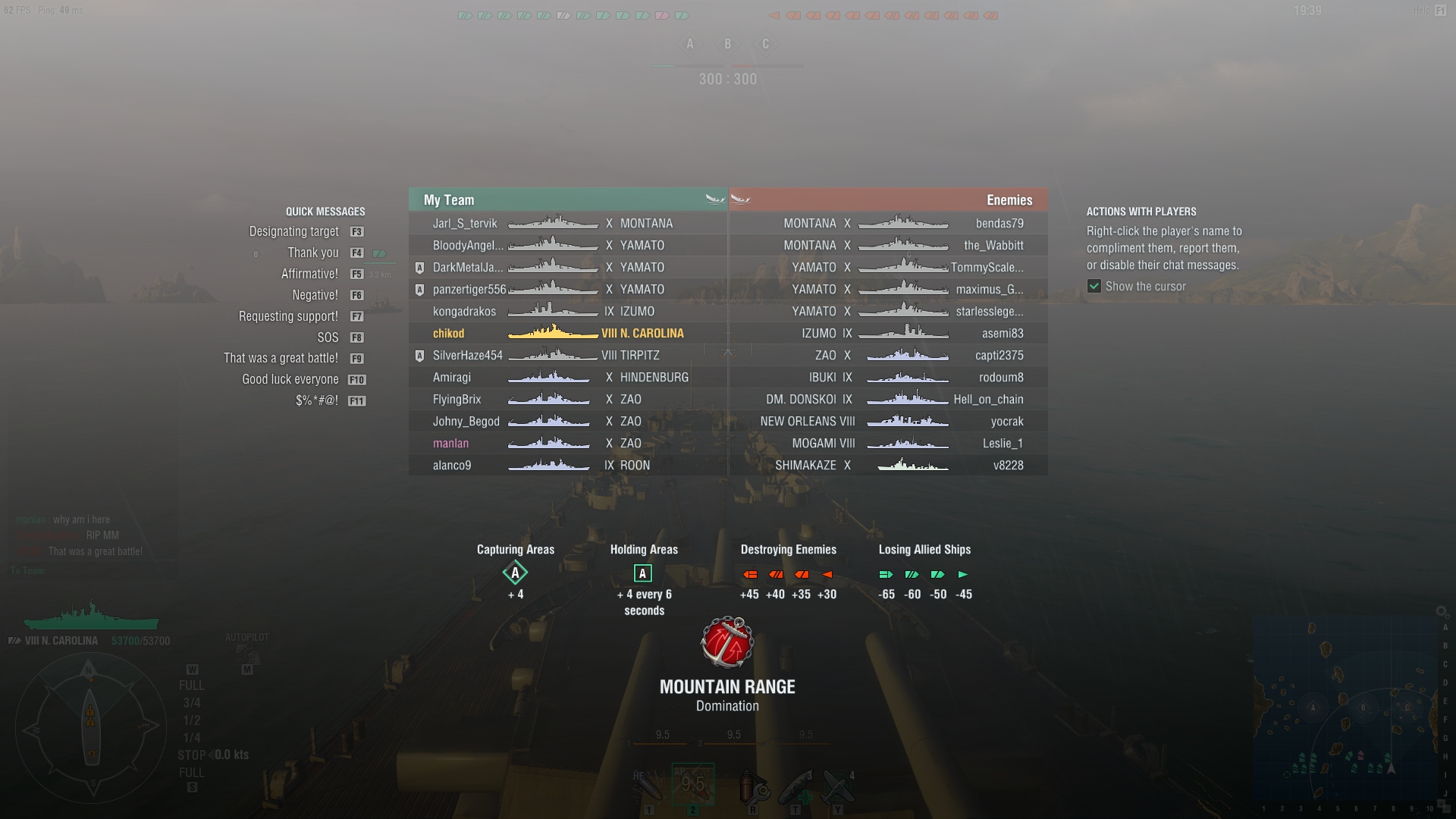Viewport: 1456px width, 819px height.
Task: Select teammate Amiragi in the Hindenburg
Action: [452, 378]
